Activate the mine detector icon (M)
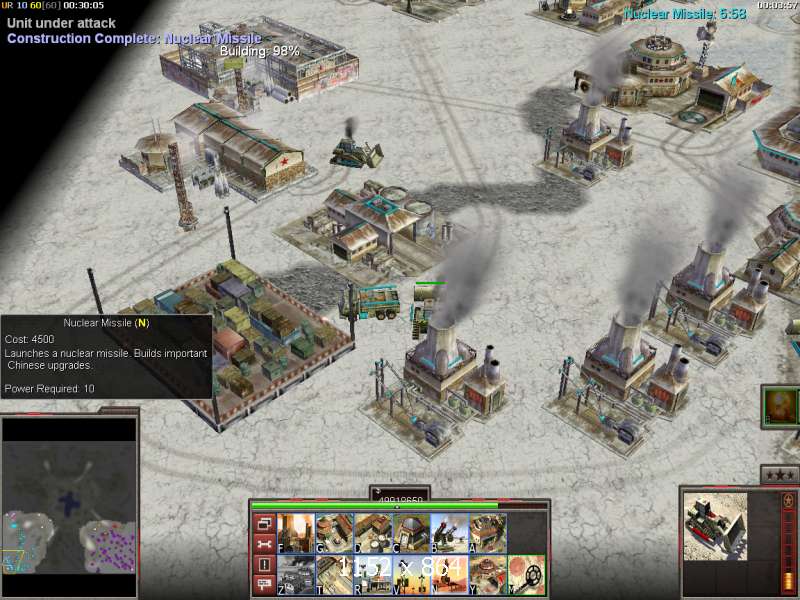The image size is (800, 600). [x=526, y=574]
